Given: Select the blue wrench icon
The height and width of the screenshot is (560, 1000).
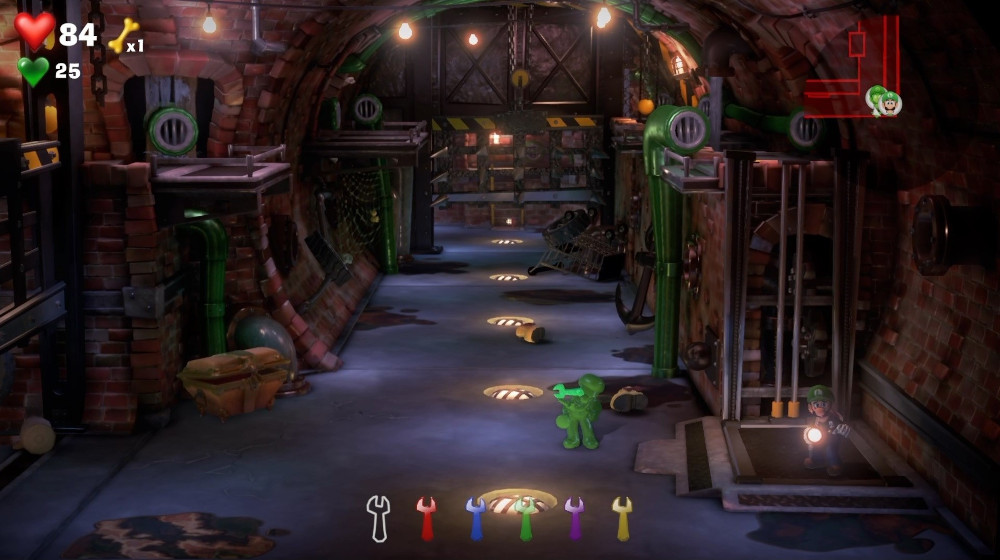Looking at the screenshot, I should pos(476,518).
